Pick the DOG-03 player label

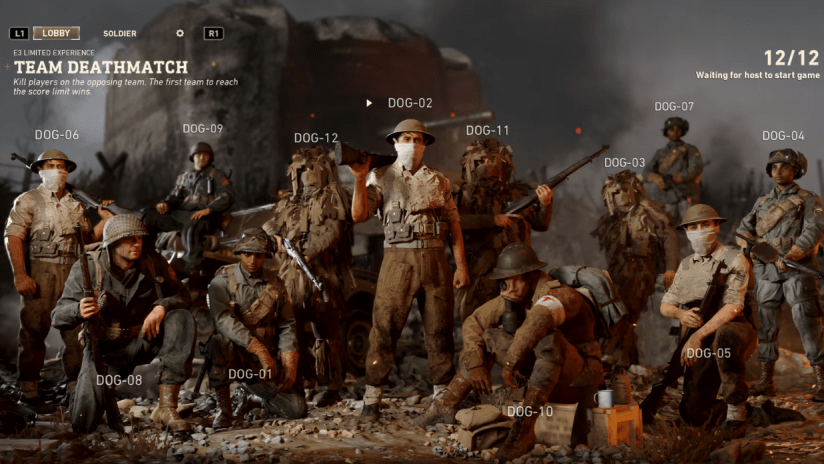pos(625,163)
